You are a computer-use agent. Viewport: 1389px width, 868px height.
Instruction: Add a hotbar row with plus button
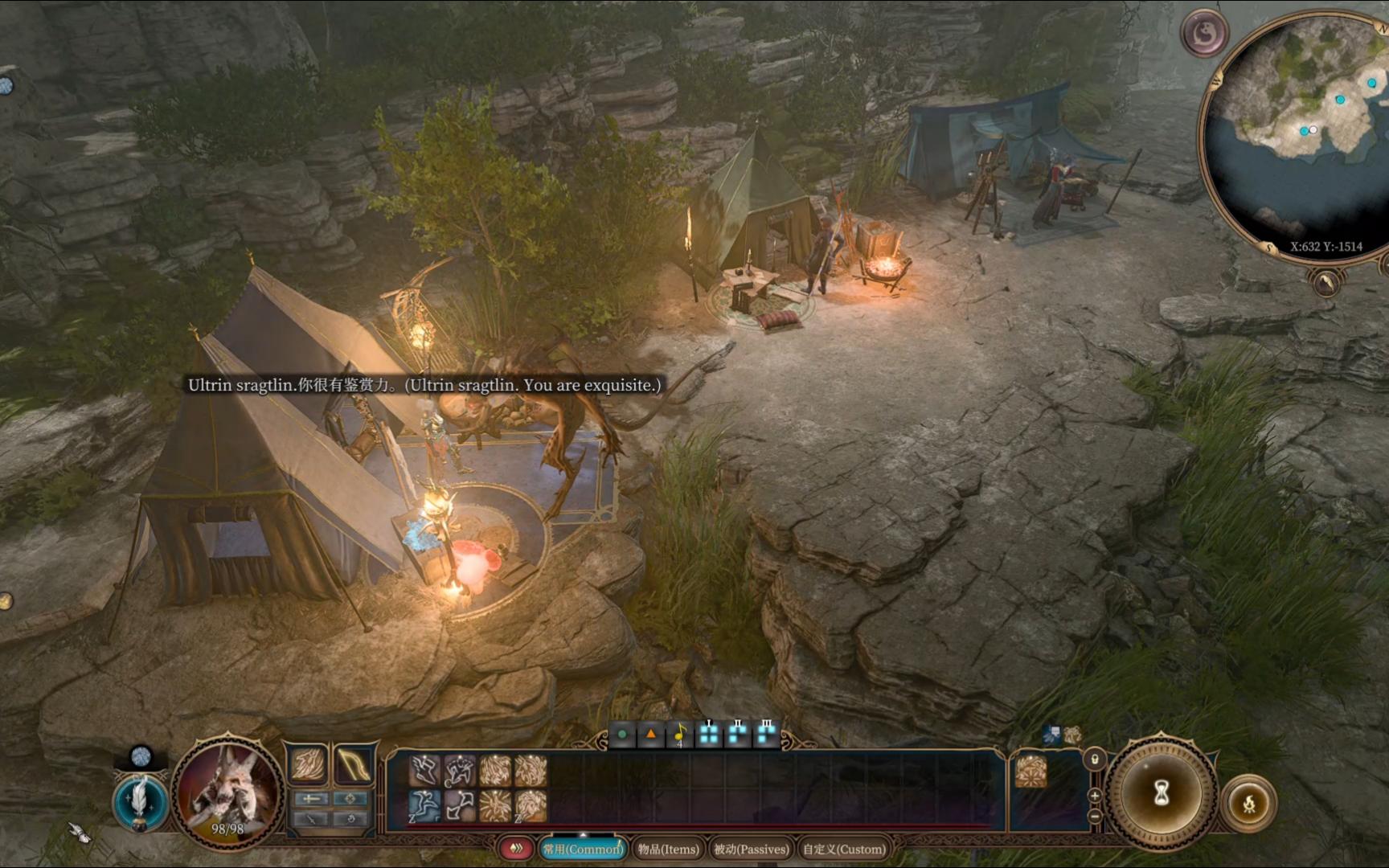pyautogui.click(x=1094, y=796)
